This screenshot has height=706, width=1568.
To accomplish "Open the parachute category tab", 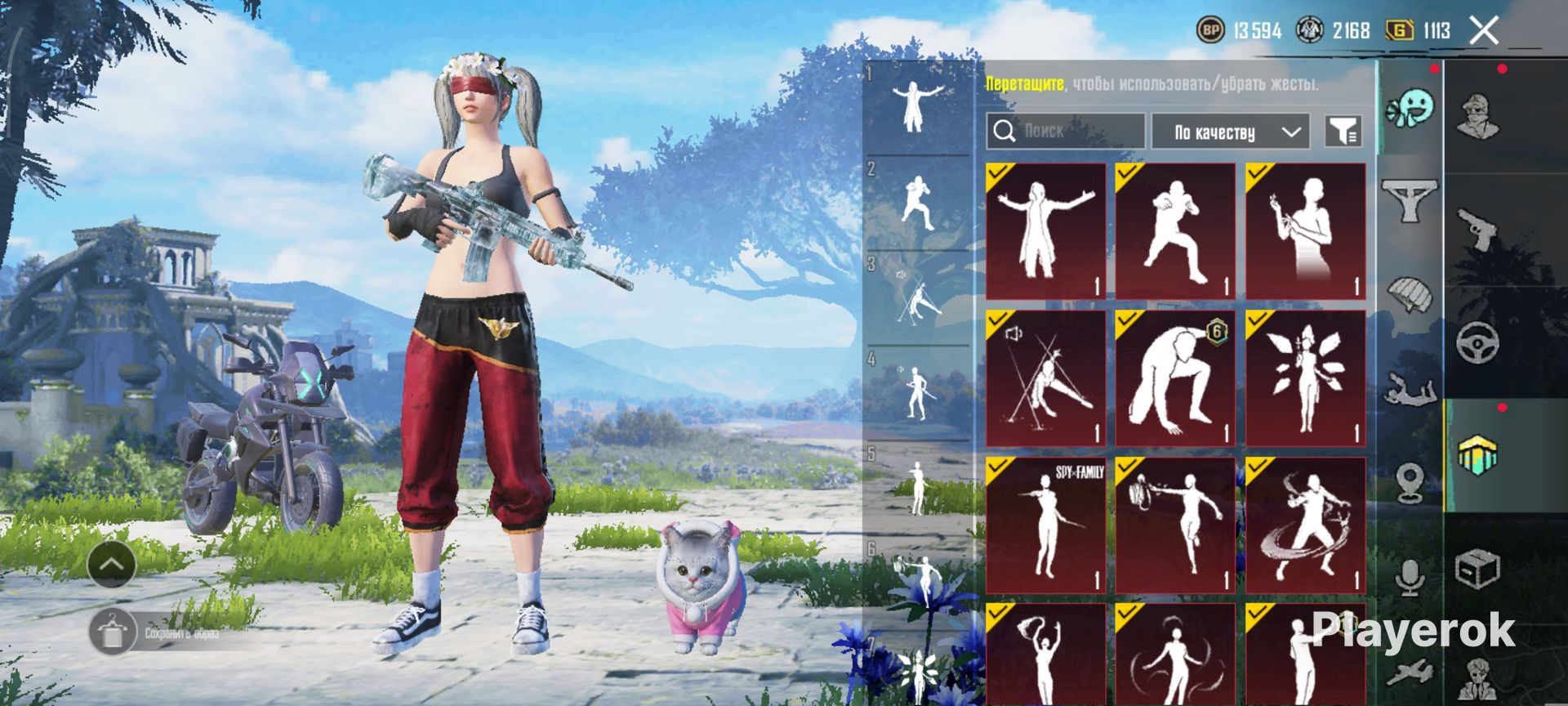I will click(1410, 294).
